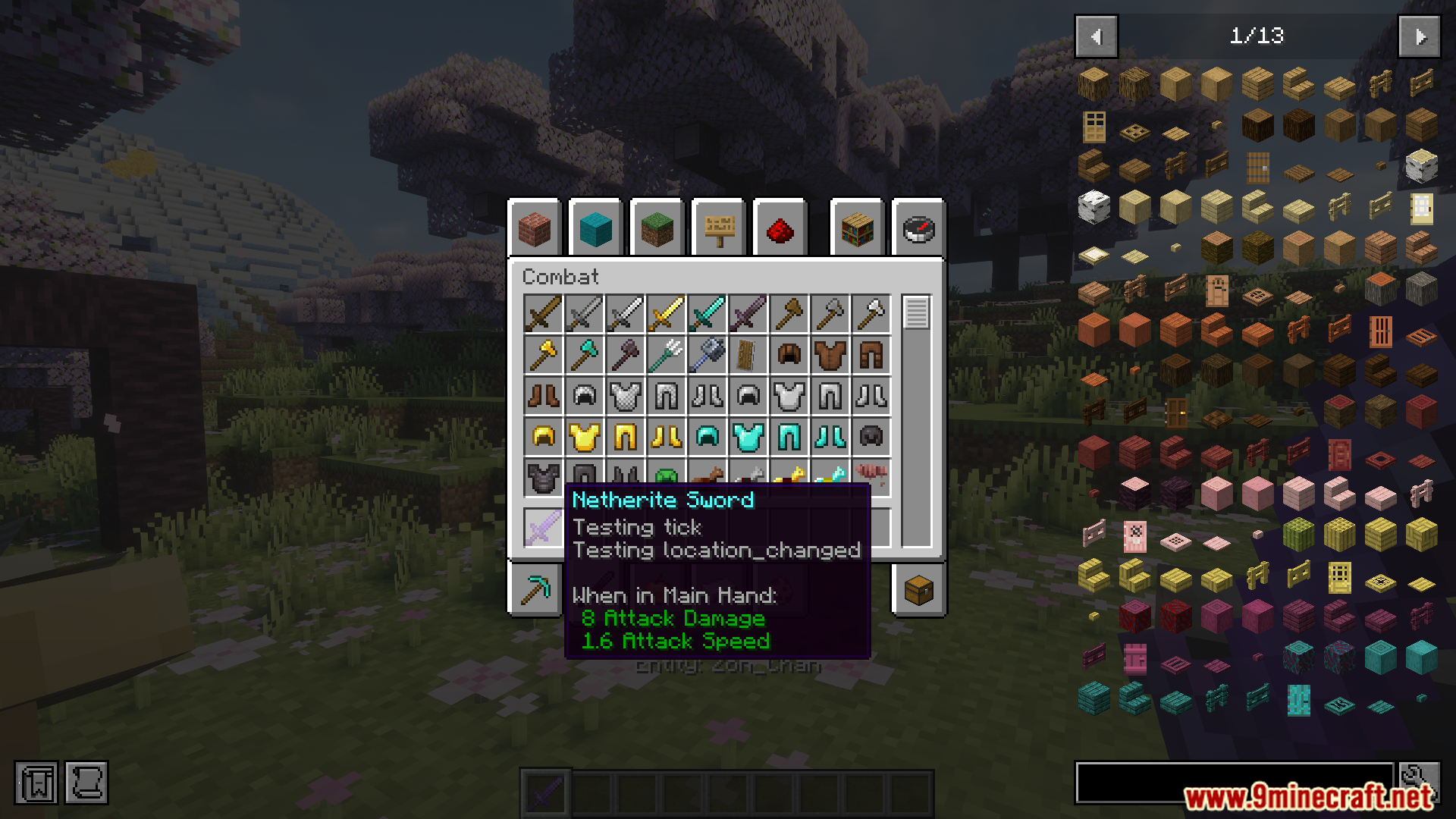Pick up the wooden sword

pos(543,314)
